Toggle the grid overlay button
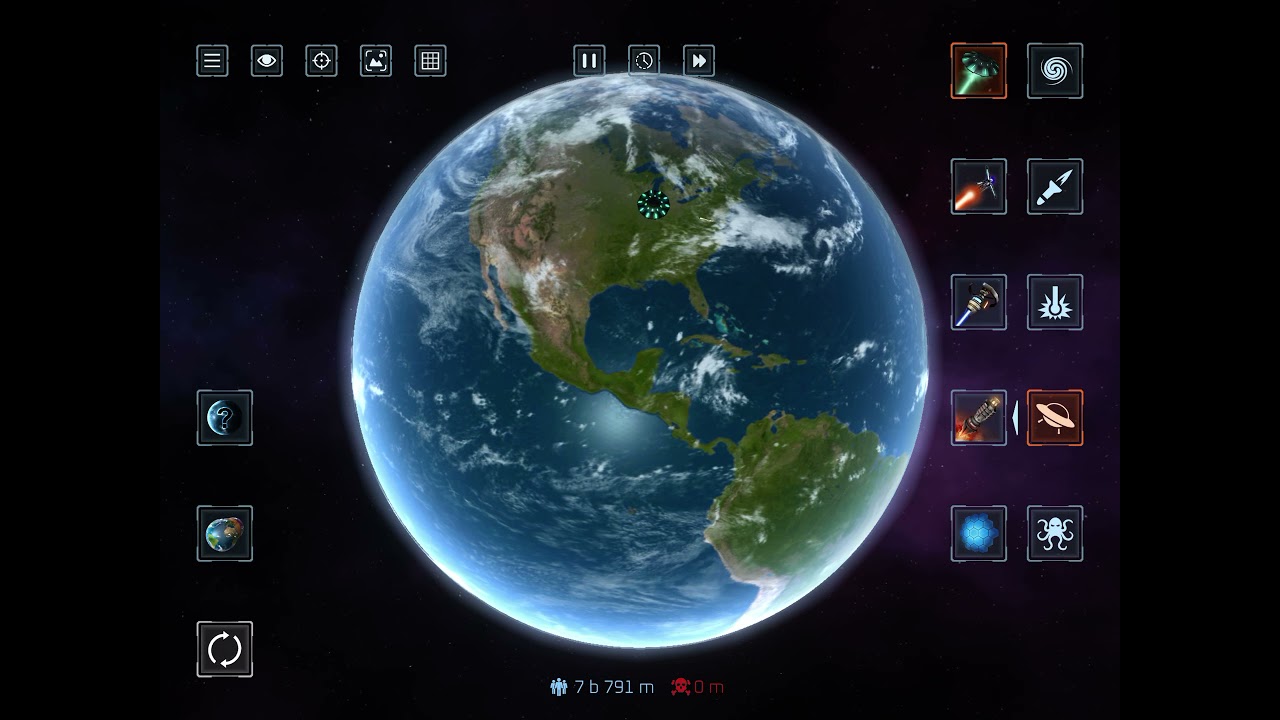1280x720 pixels. click(x=430, y=61)
